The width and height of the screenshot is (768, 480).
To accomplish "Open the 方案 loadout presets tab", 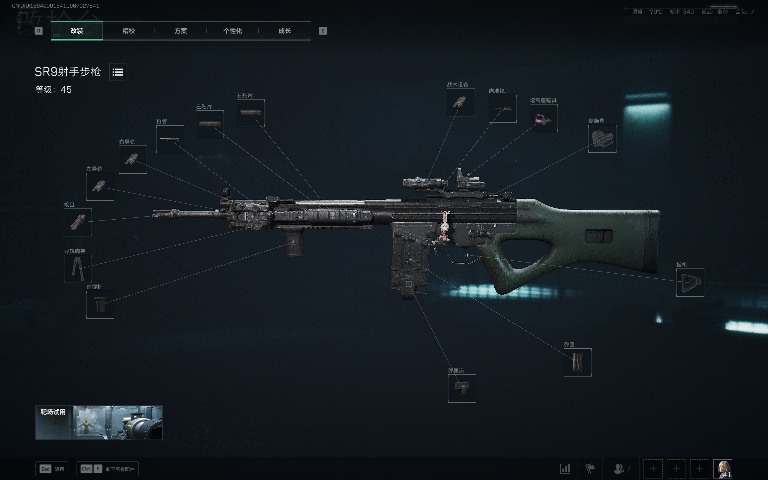I will [x=180, y=31].
